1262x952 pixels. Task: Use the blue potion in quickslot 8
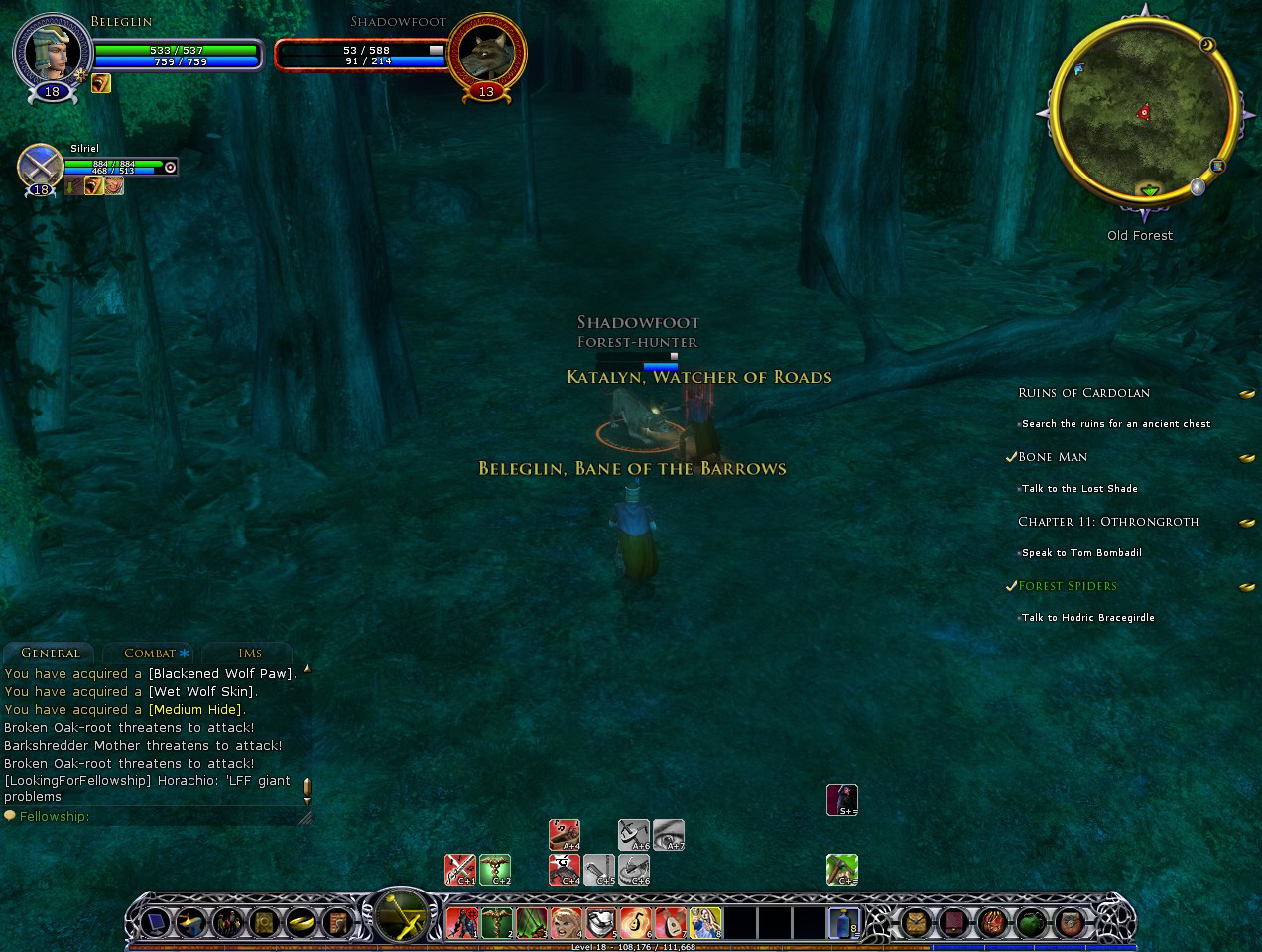point(843,923)
